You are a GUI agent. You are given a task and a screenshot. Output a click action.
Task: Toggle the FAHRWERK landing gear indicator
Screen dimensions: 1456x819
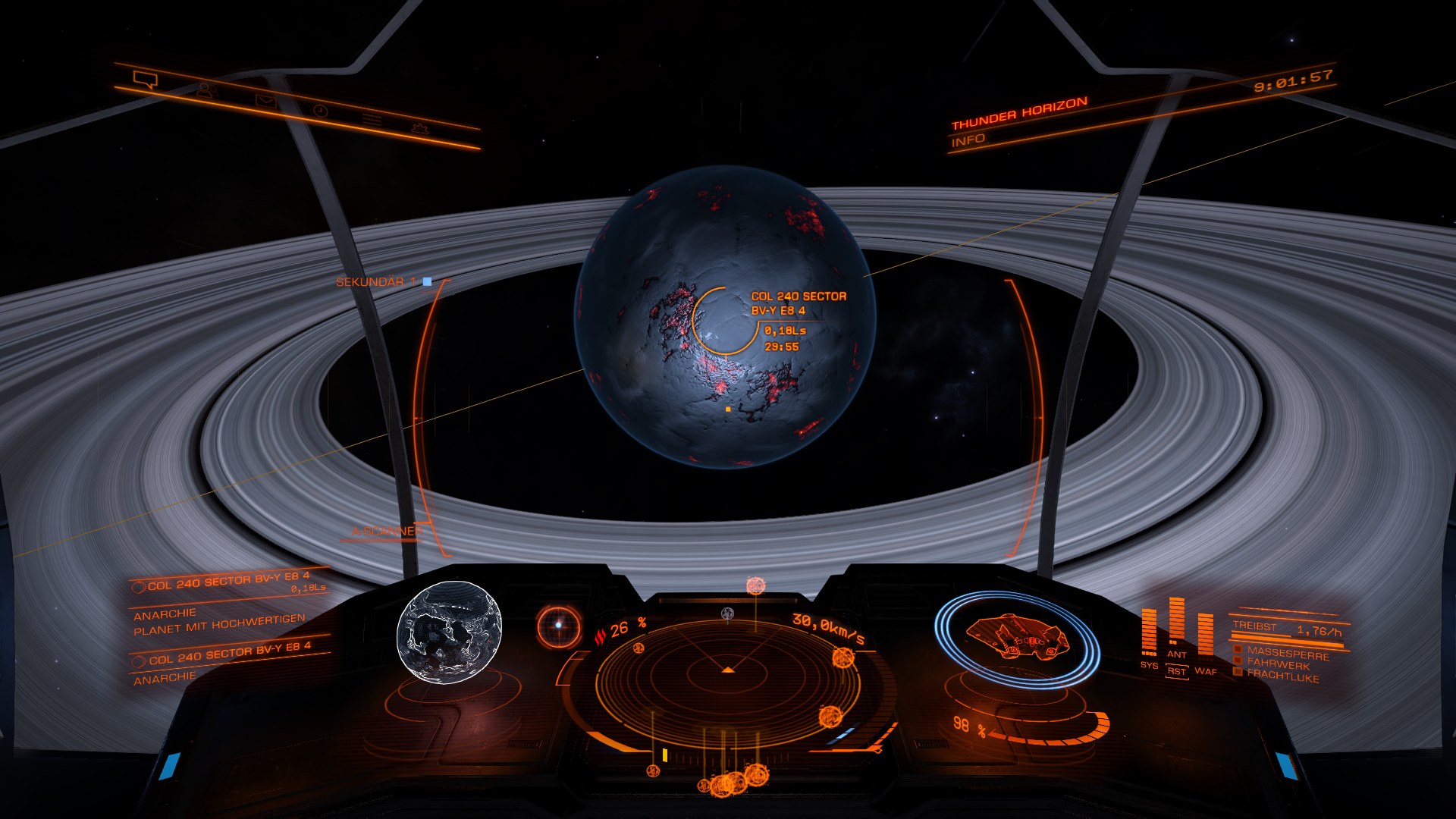(x=1277, y=664)
